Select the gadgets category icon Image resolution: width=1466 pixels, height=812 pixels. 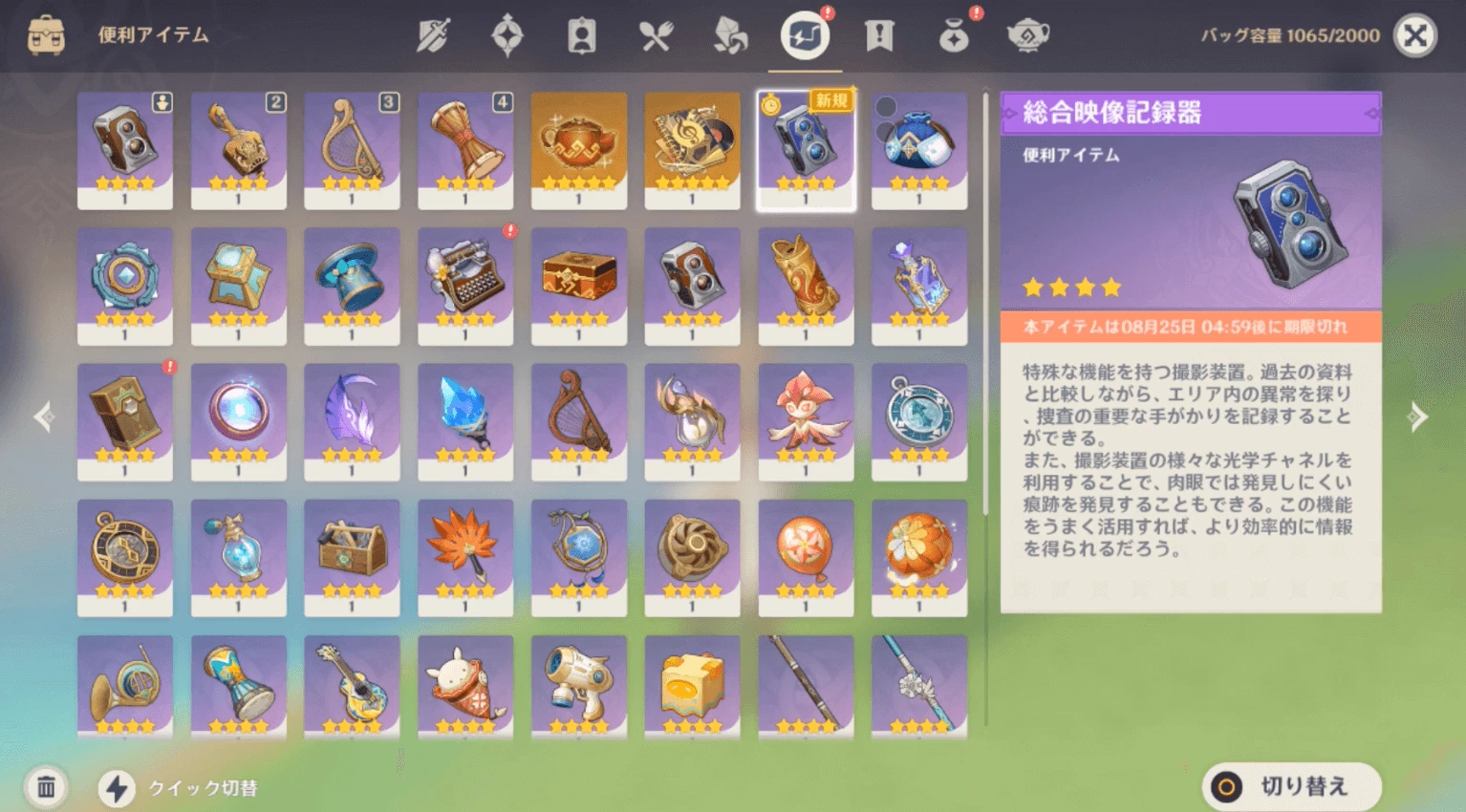805,35
